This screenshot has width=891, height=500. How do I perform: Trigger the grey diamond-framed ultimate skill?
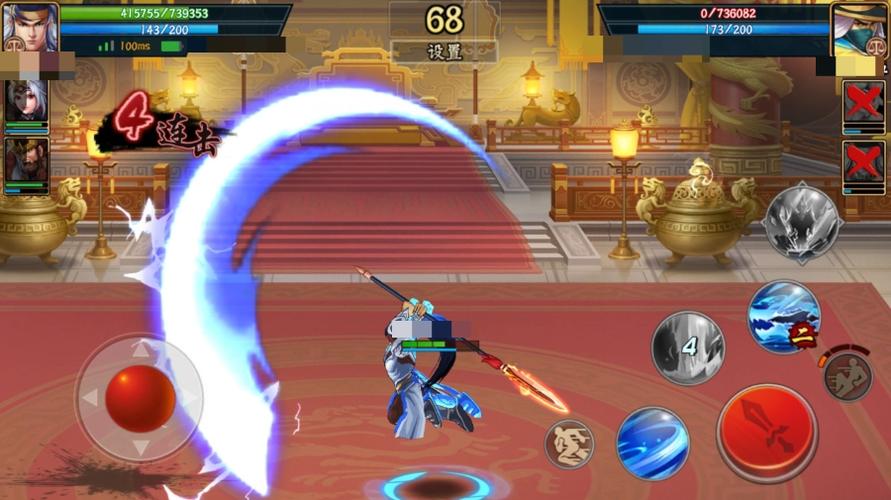pyautogui.click(x=802, y=223)
